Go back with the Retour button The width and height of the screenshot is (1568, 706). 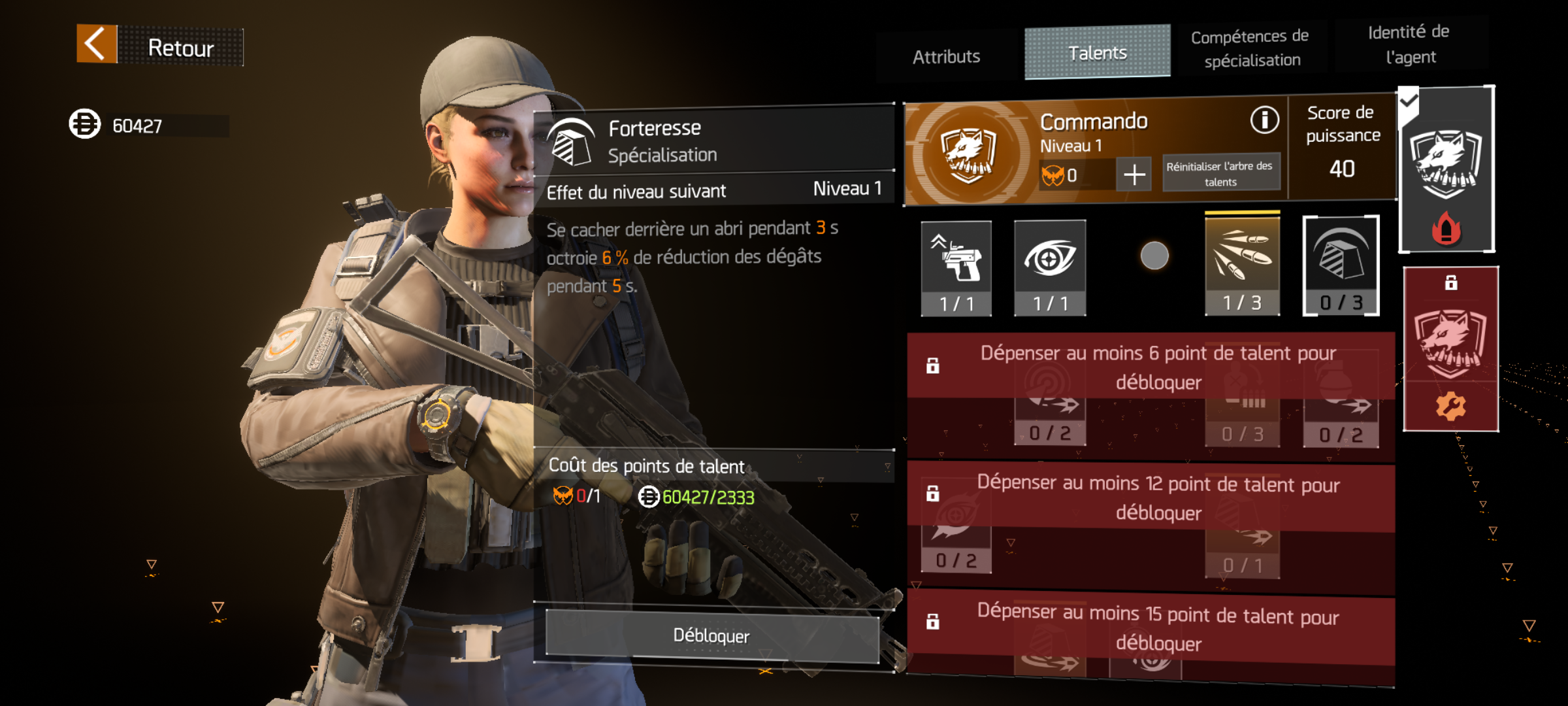tap(160, 46)
